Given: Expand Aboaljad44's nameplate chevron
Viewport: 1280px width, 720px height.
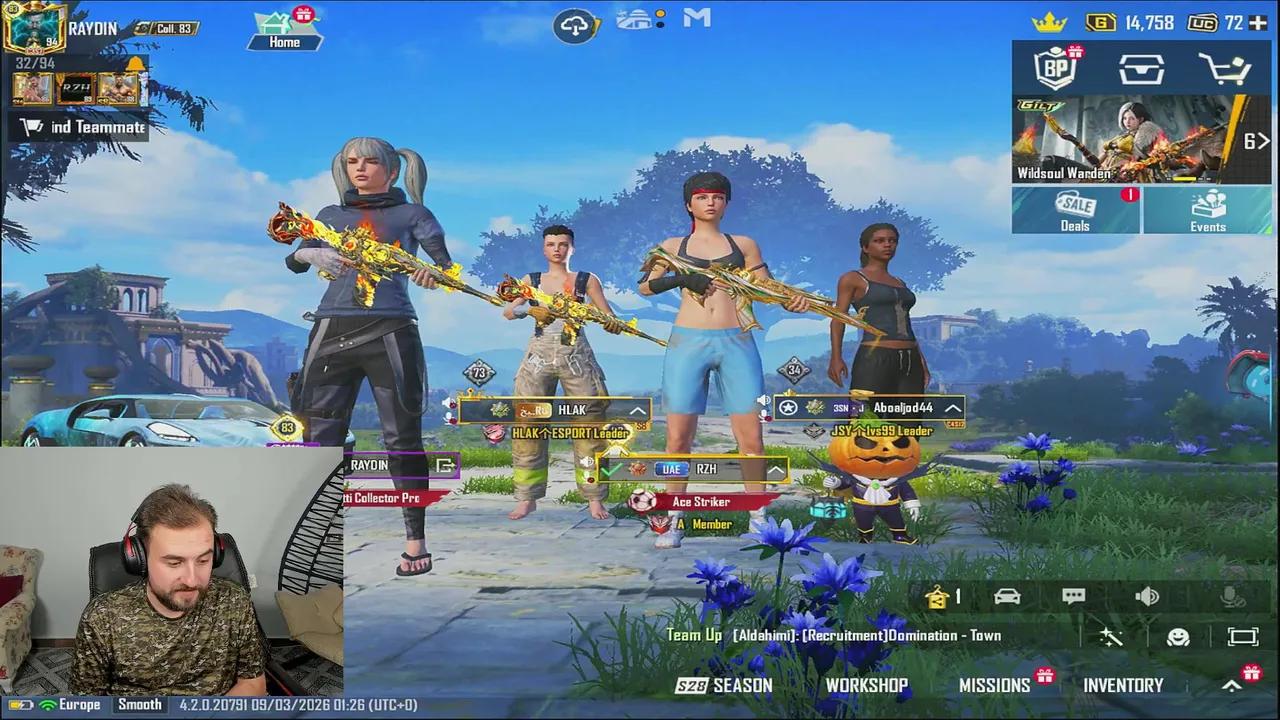Looking at the screenshot, I should tap(950, 408).
